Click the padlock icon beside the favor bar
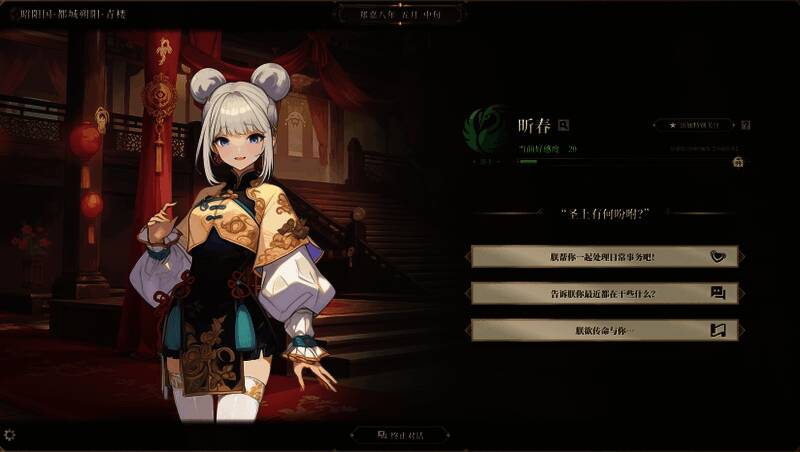The image size is (800, 452). (738, 161)
